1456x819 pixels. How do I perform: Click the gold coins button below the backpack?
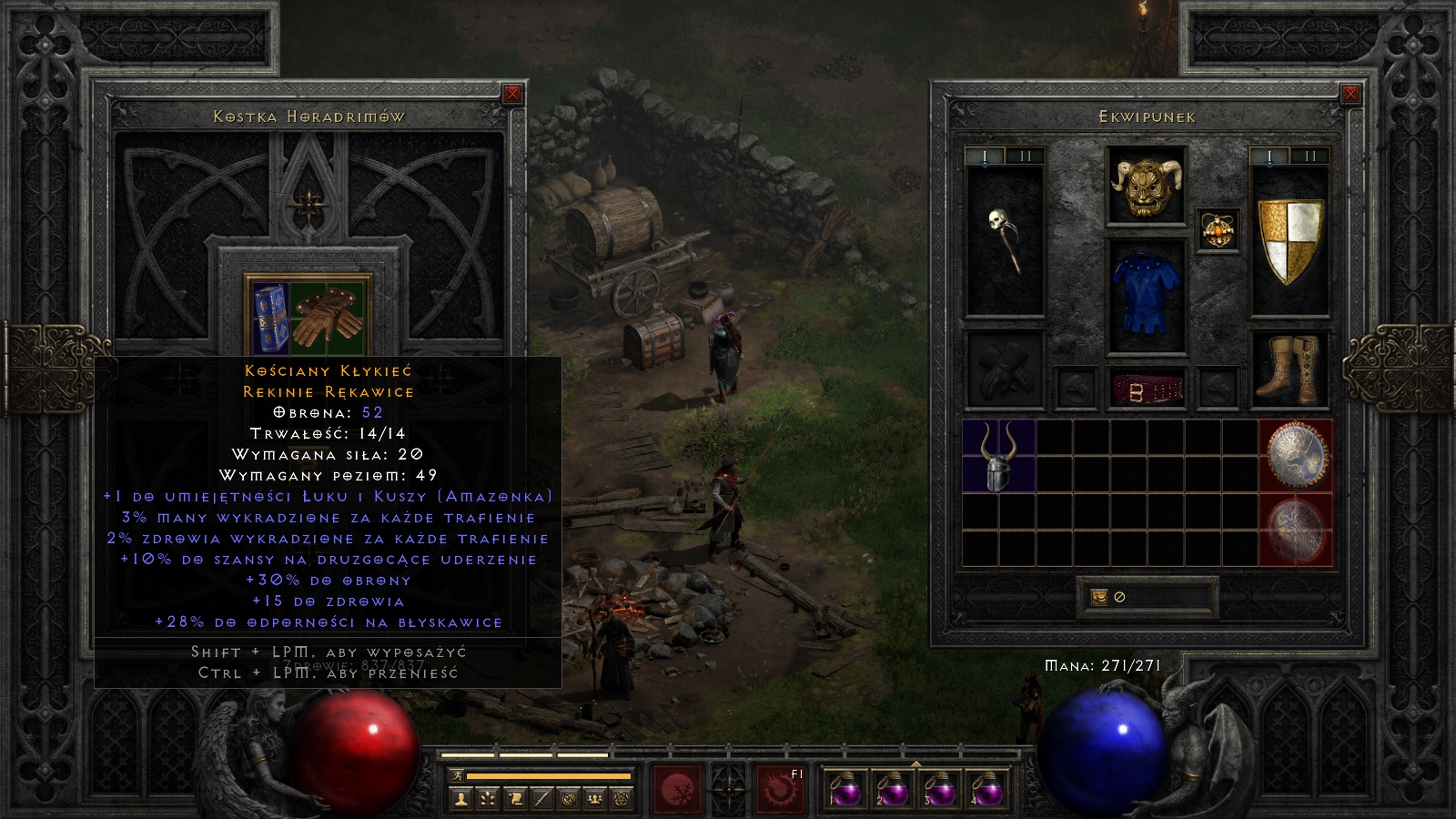coord(1099,597)
